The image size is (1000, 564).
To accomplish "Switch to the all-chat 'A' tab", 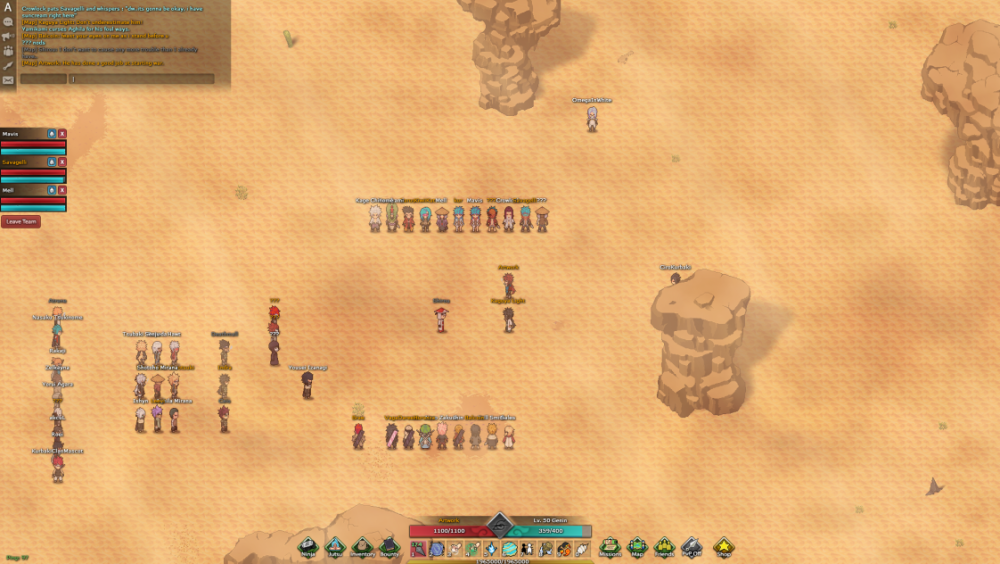I will click(x=8, y=7).
